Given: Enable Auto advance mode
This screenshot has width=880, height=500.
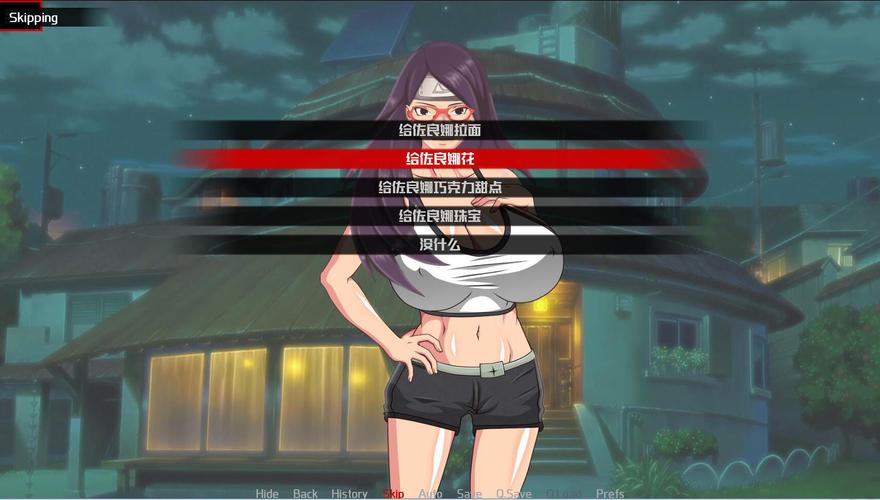Looking at the screenshot, I should click(x=430, y=493).
